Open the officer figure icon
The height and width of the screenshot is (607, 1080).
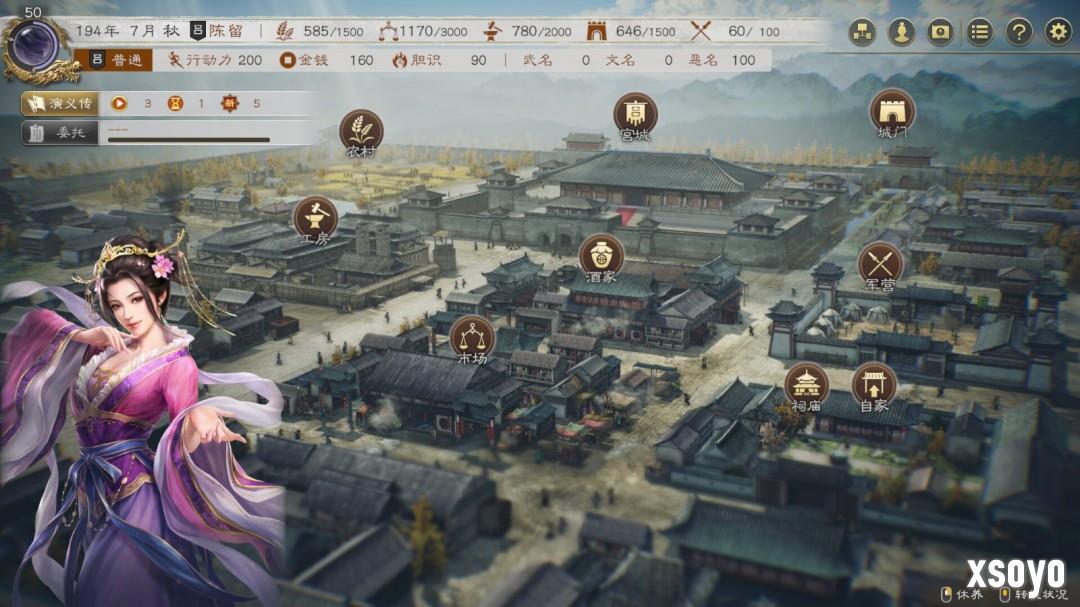(901, 32)
